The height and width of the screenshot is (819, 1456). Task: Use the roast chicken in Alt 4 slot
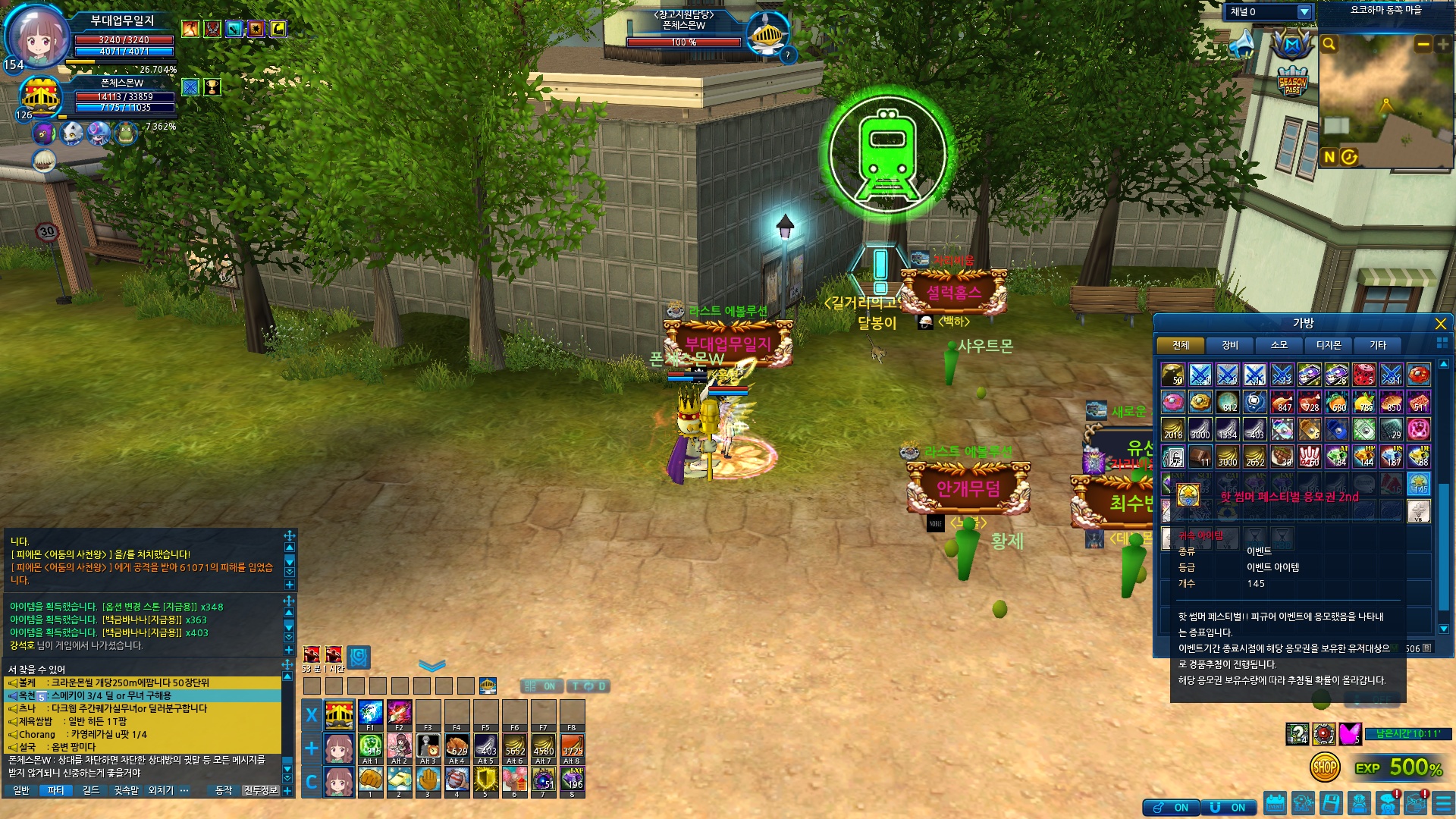(x=457, y=747)
